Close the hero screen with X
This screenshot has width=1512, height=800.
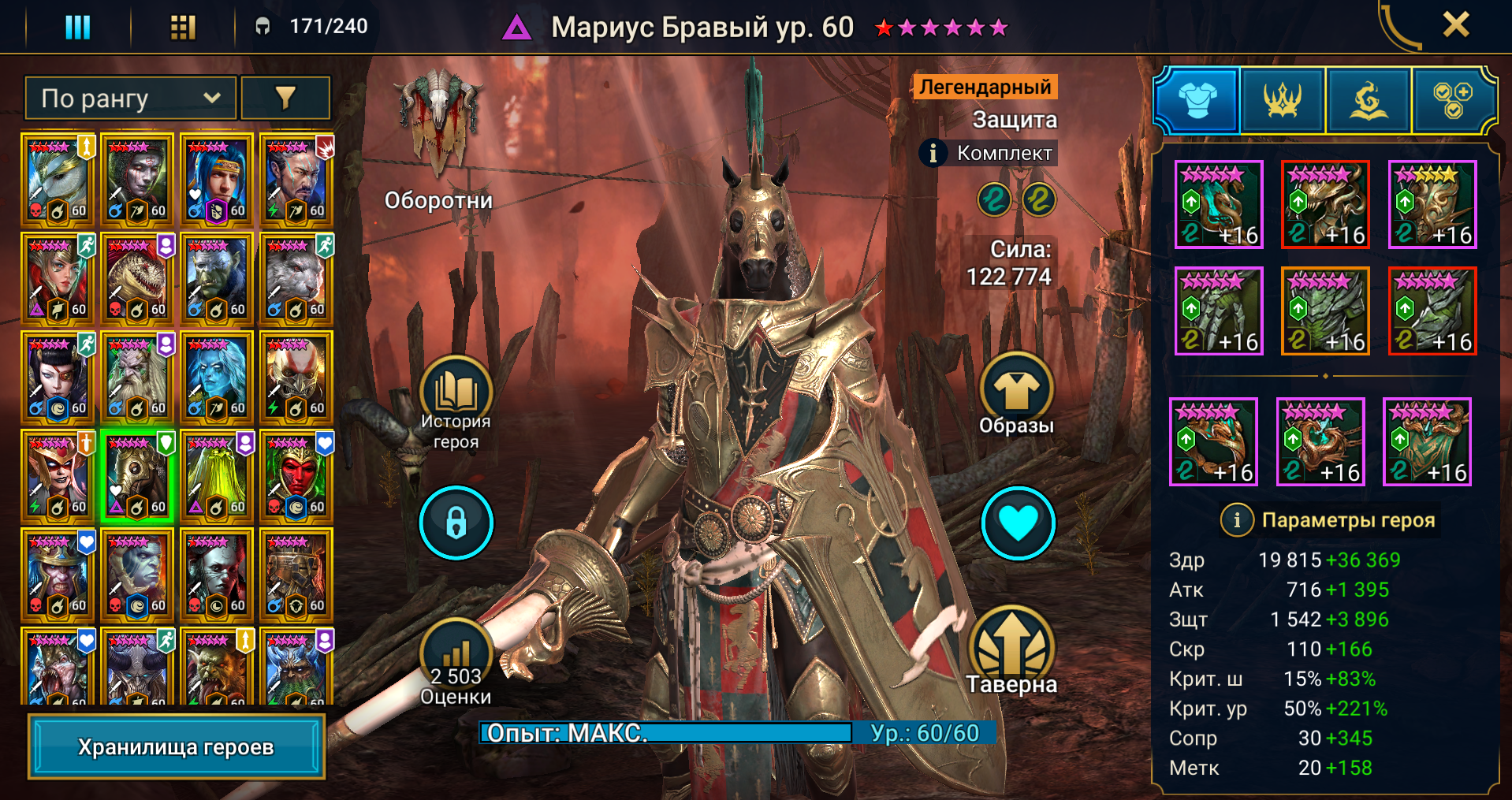(1455, 25)
